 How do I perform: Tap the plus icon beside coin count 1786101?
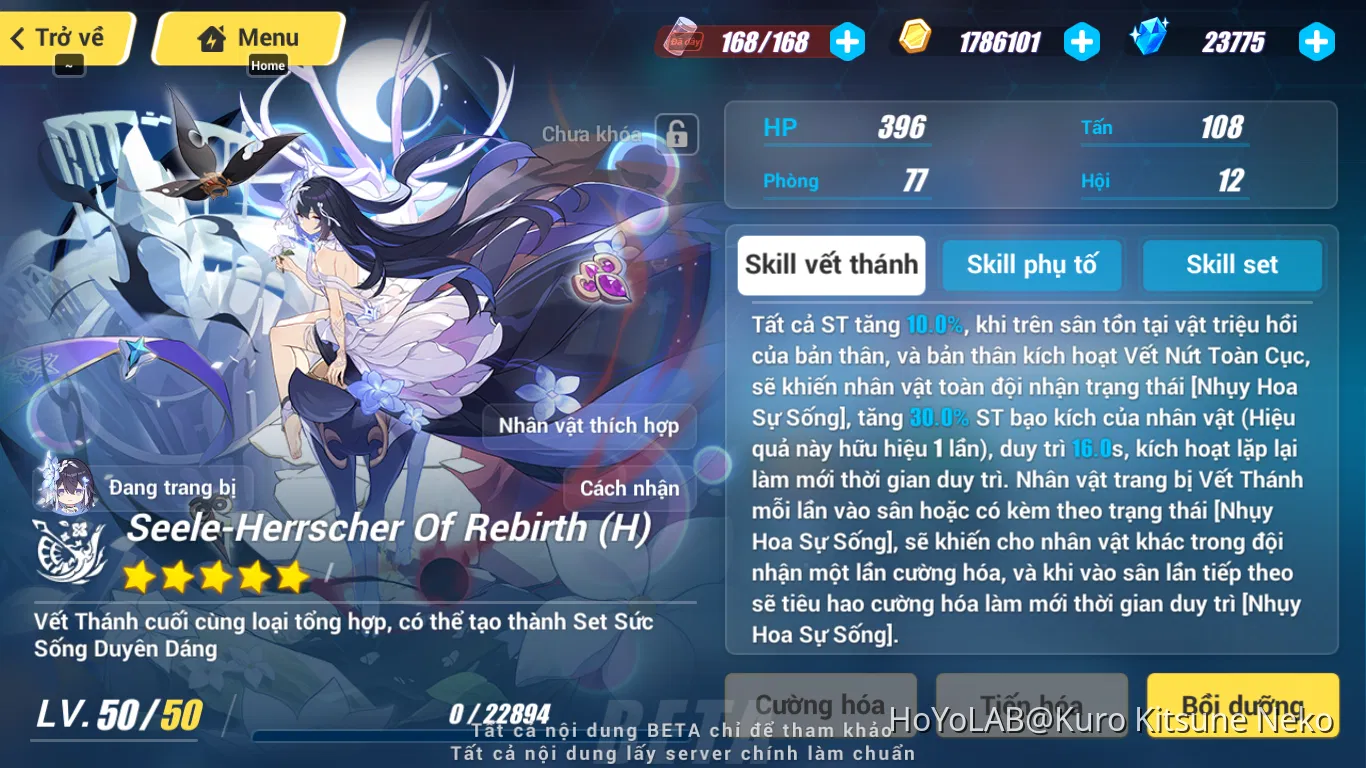1082,42
